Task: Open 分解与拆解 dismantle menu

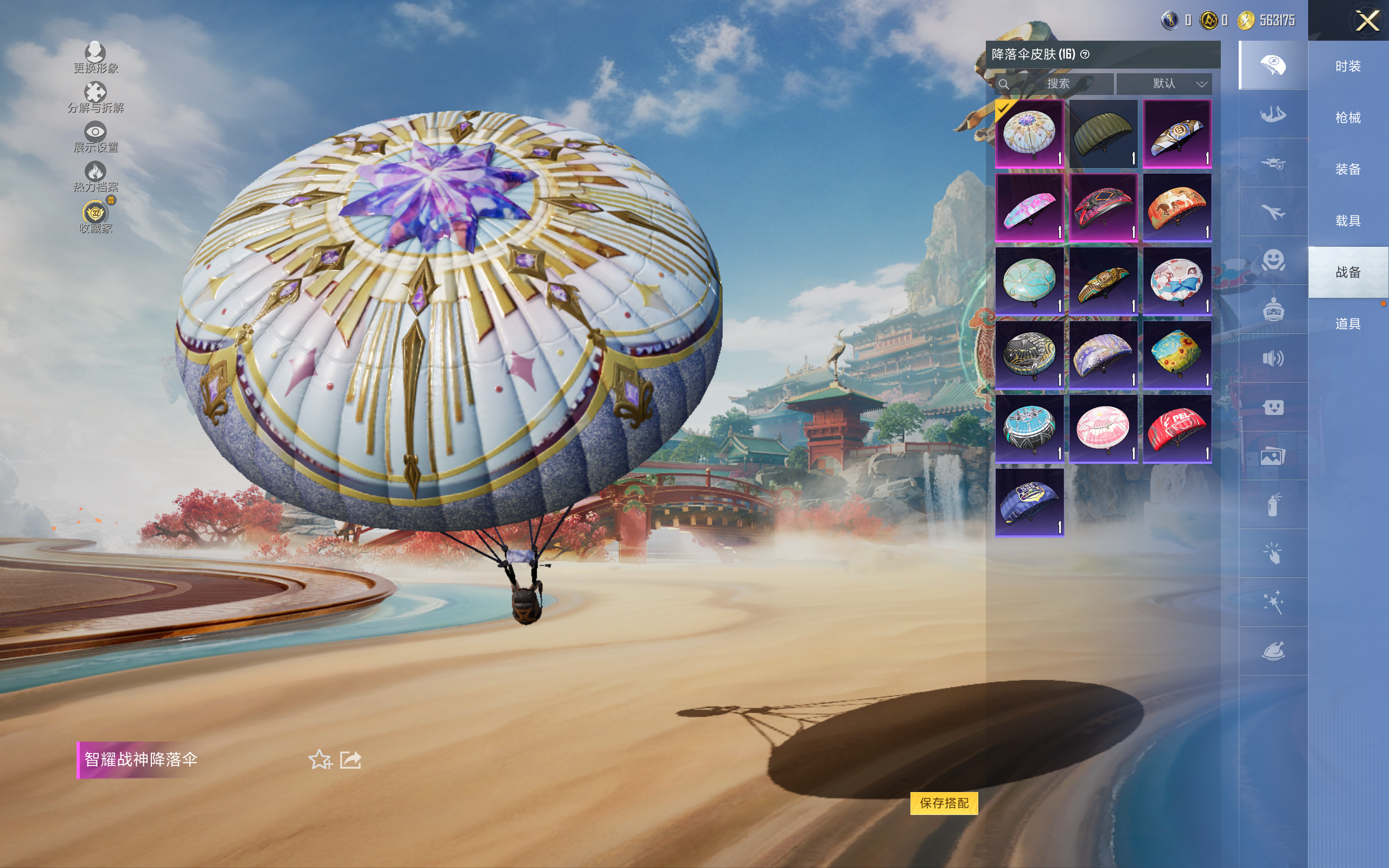Action: point(95,97)
